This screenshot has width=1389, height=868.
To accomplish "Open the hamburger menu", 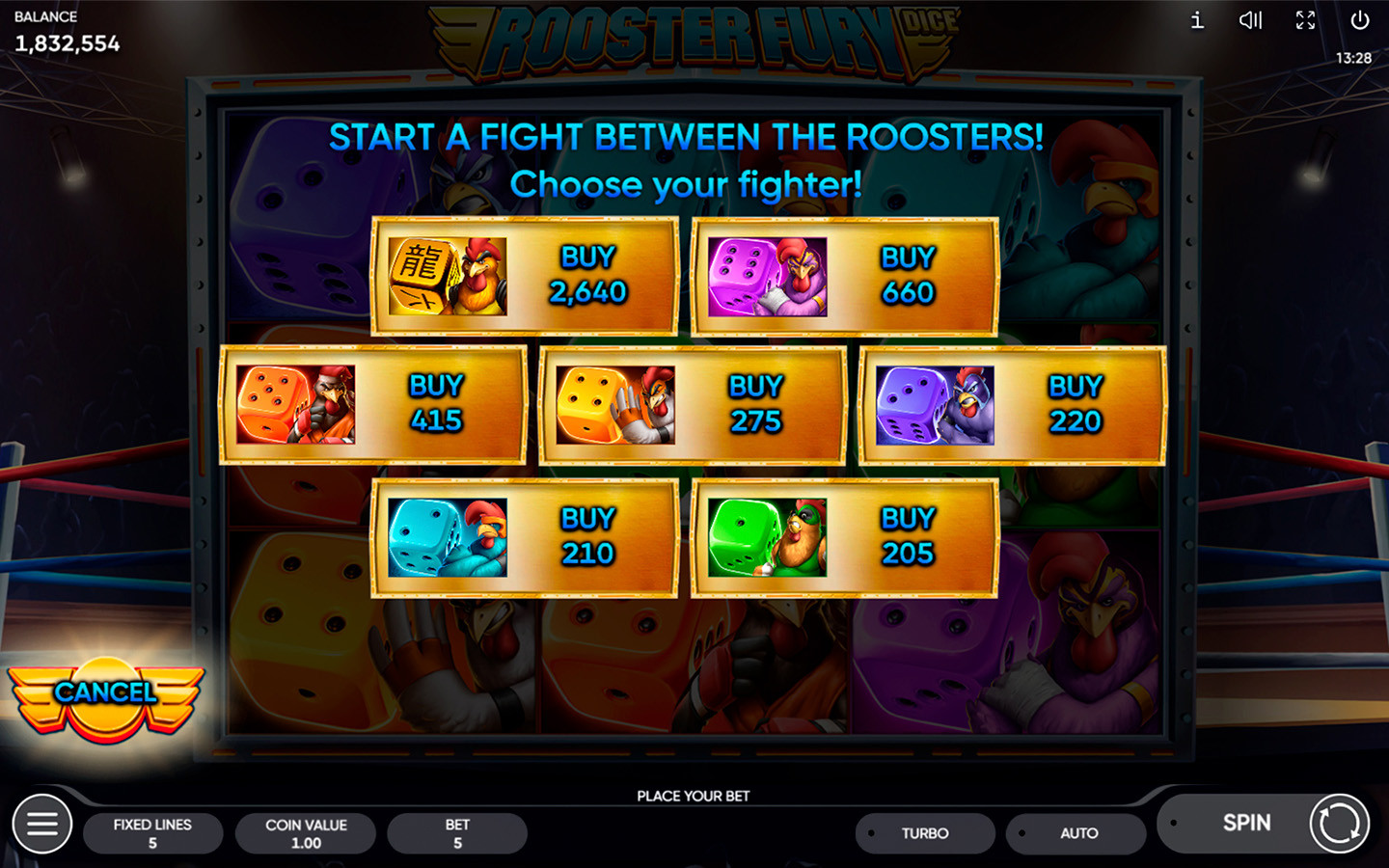I will pyautogui.click(x=42, y=824).
